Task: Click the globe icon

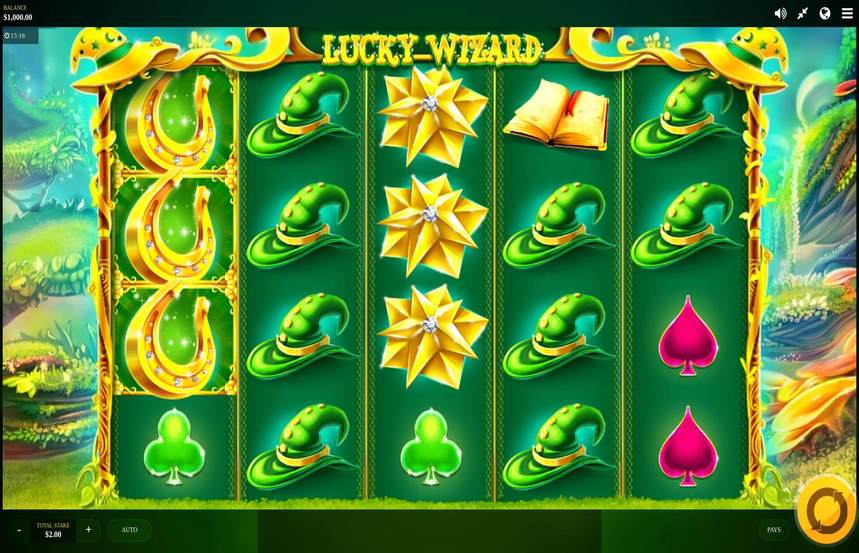Action: click(825, 13)
